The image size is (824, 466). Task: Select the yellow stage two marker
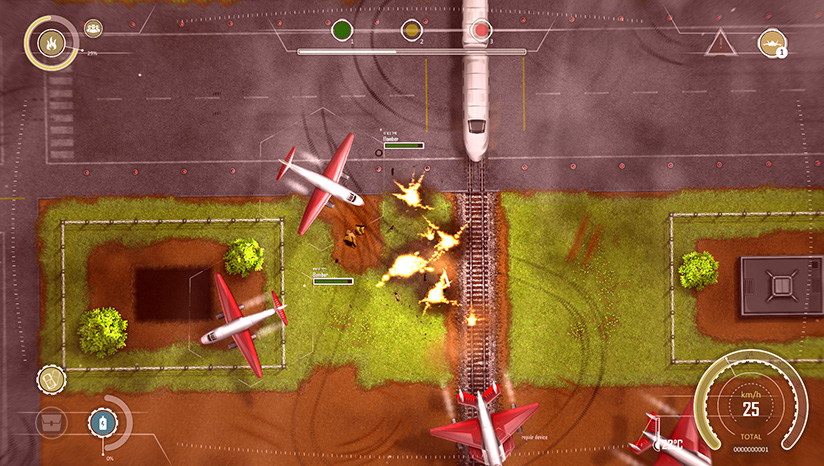click(x=412, y=30)
